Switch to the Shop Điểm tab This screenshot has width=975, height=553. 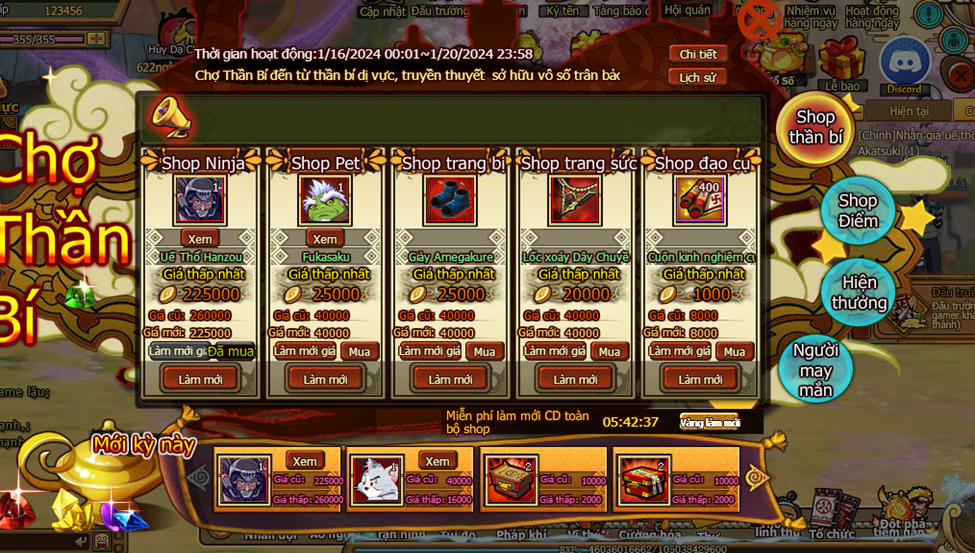pos(858,210)
